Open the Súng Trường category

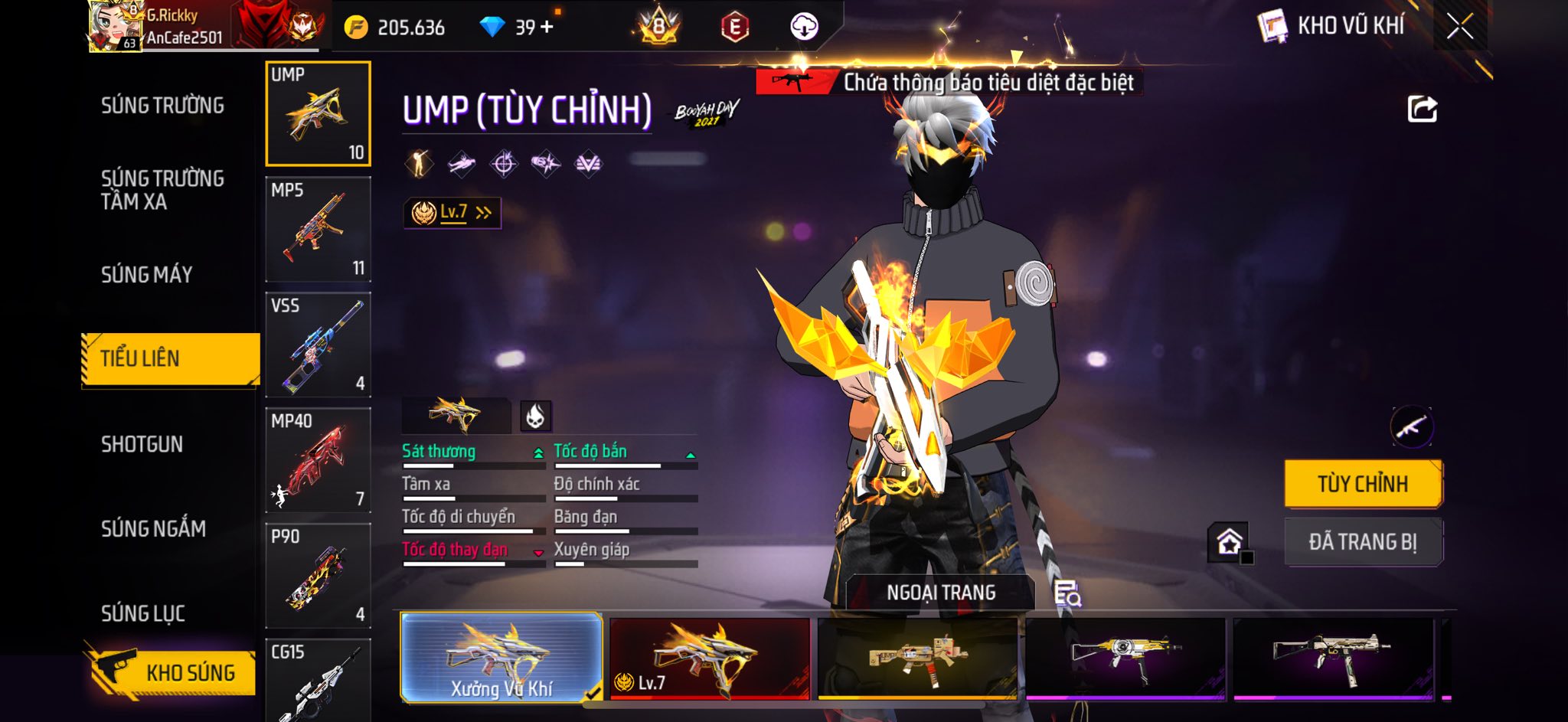click(162, 106)
